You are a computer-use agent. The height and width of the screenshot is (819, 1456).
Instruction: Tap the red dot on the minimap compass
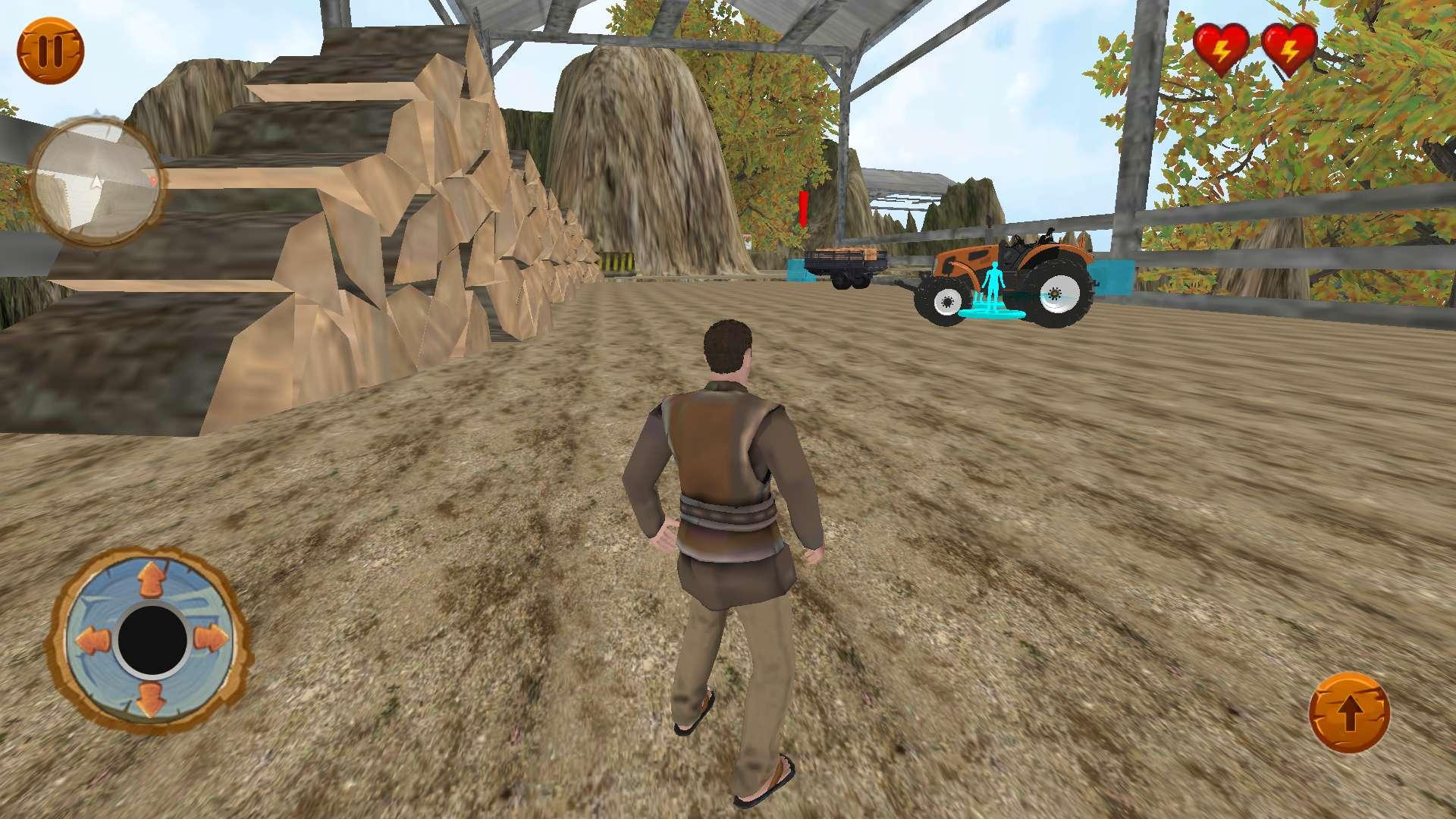pyautogui.click(x=153, y=180)
